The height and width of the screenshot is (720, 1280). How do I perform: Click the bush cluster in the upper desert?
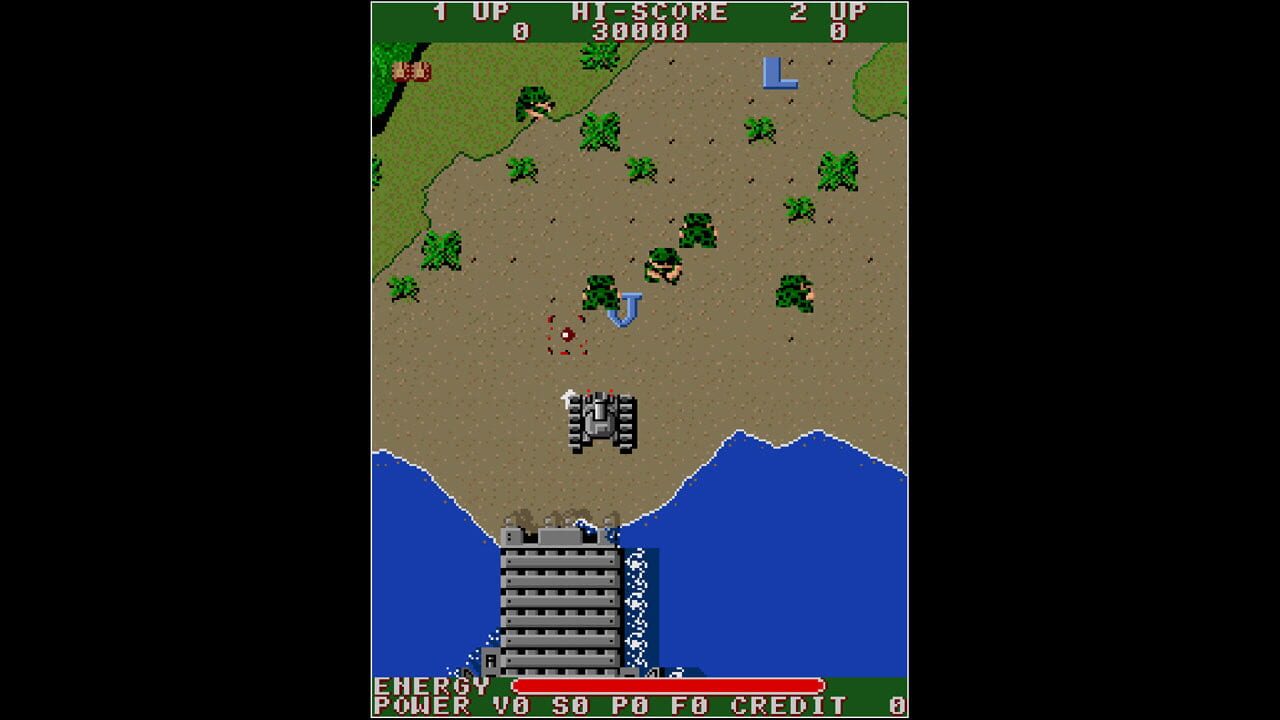click(600, 130)
